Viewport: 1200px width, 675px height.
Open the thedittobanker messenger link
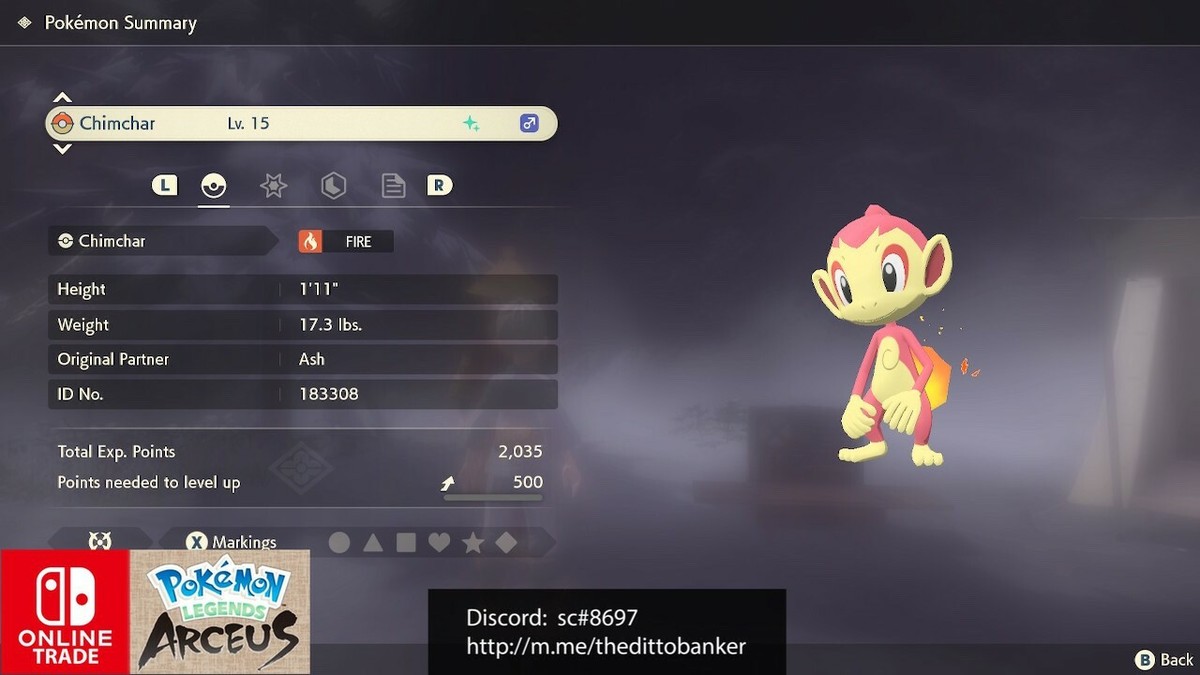coord(606,647)
